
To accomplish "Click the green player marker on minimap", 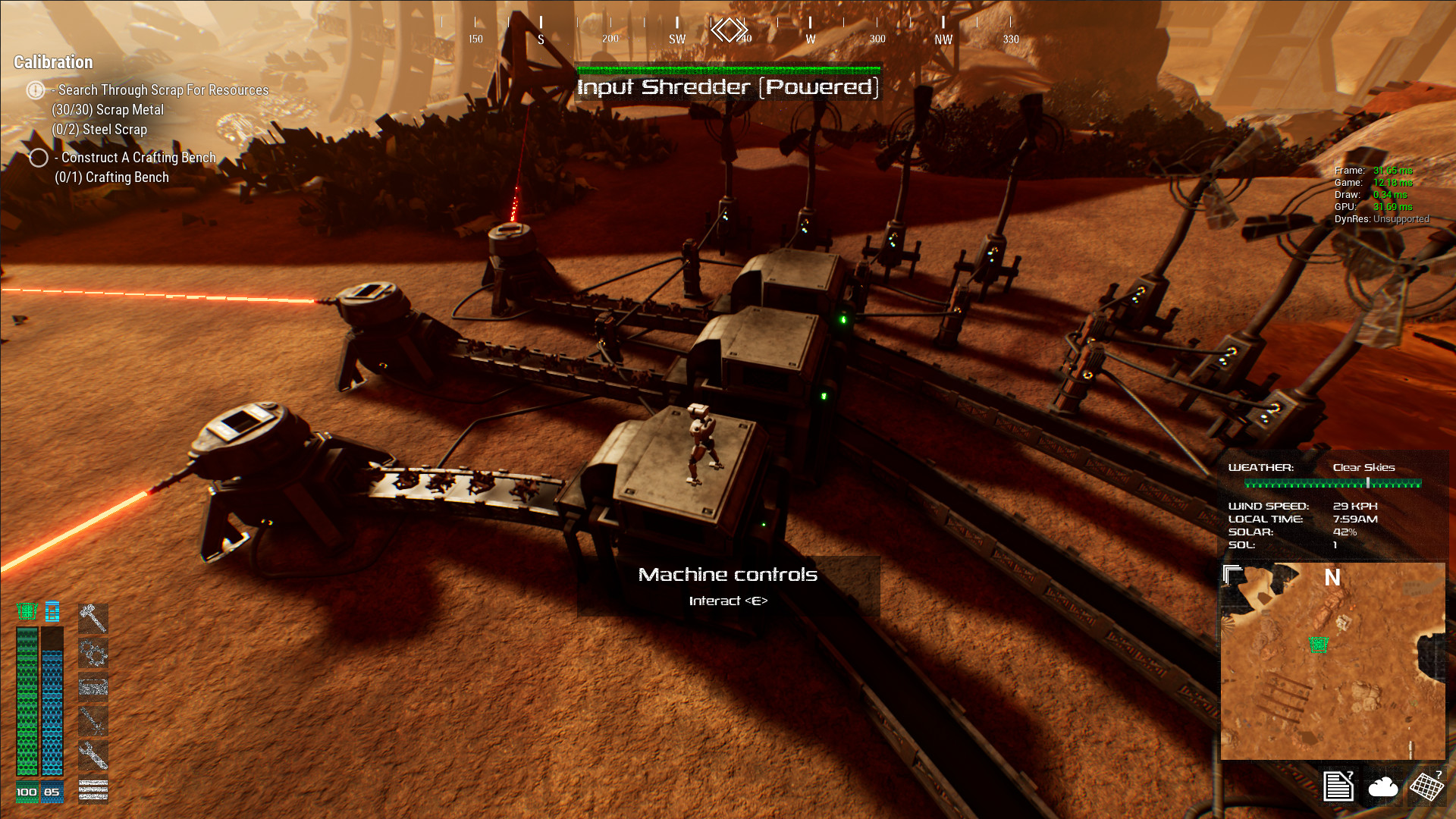I will (x=1319, y=645).
